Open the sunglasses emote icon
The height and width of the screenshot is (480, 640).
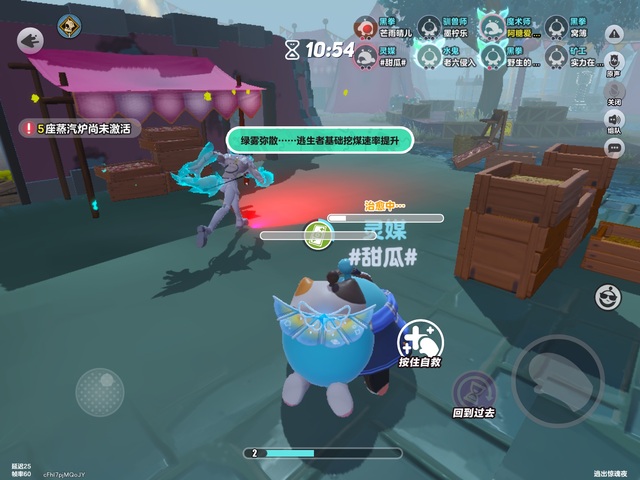coord(607,296)
